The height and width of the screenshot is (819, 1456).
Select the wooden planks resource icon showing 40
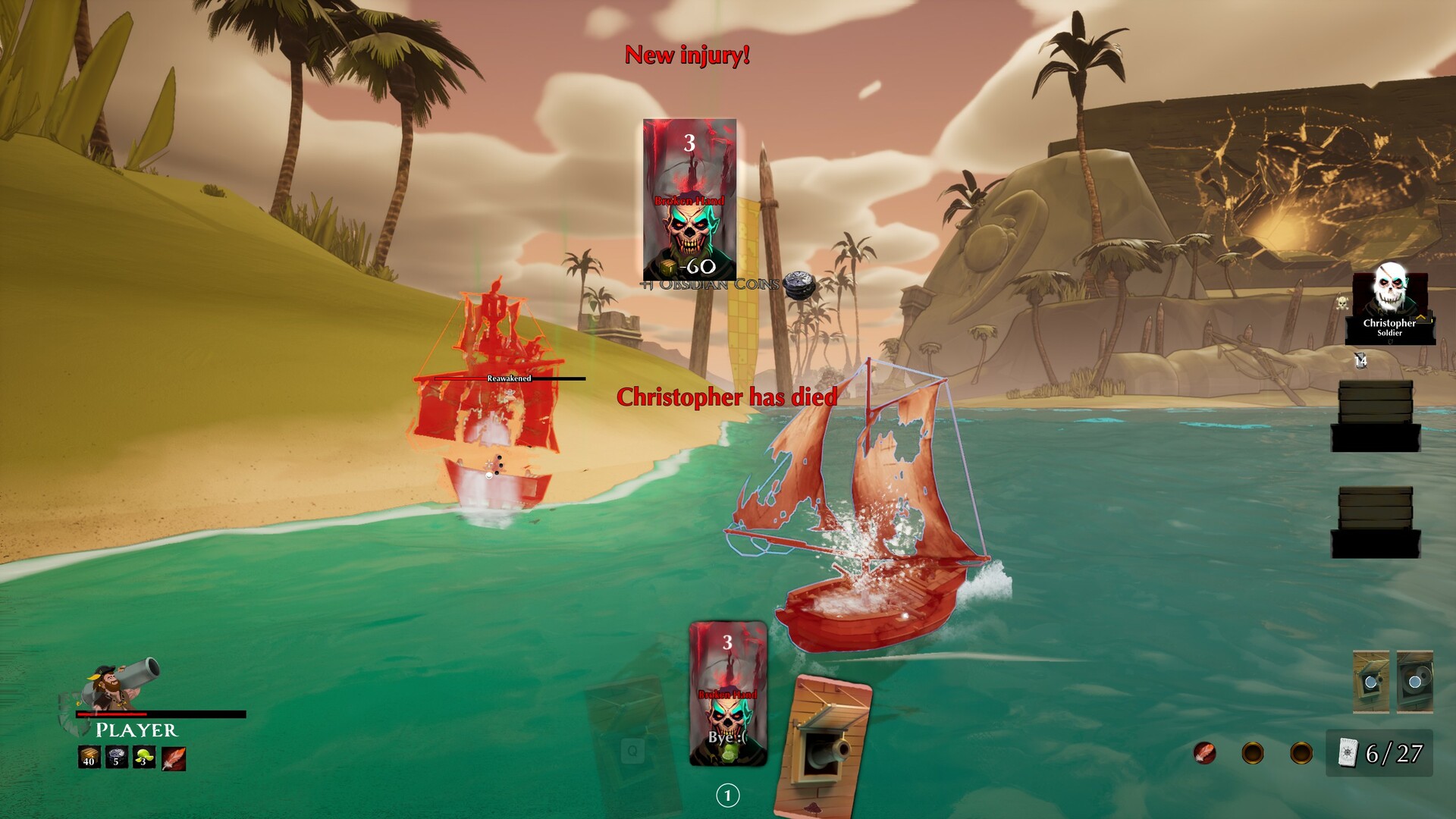coord(89,757)
